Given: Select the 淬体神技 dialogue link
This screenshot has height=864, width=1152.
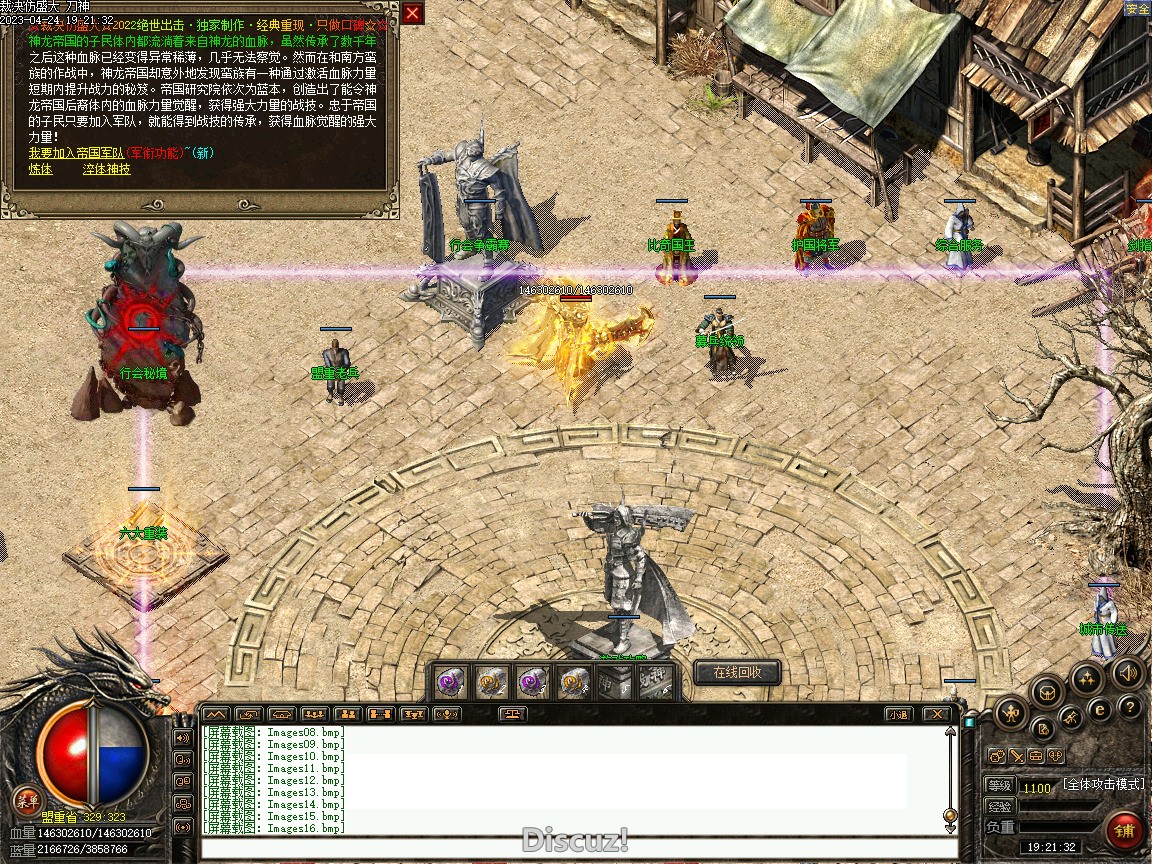Looking at the screenshot, I should coord(106,169).
